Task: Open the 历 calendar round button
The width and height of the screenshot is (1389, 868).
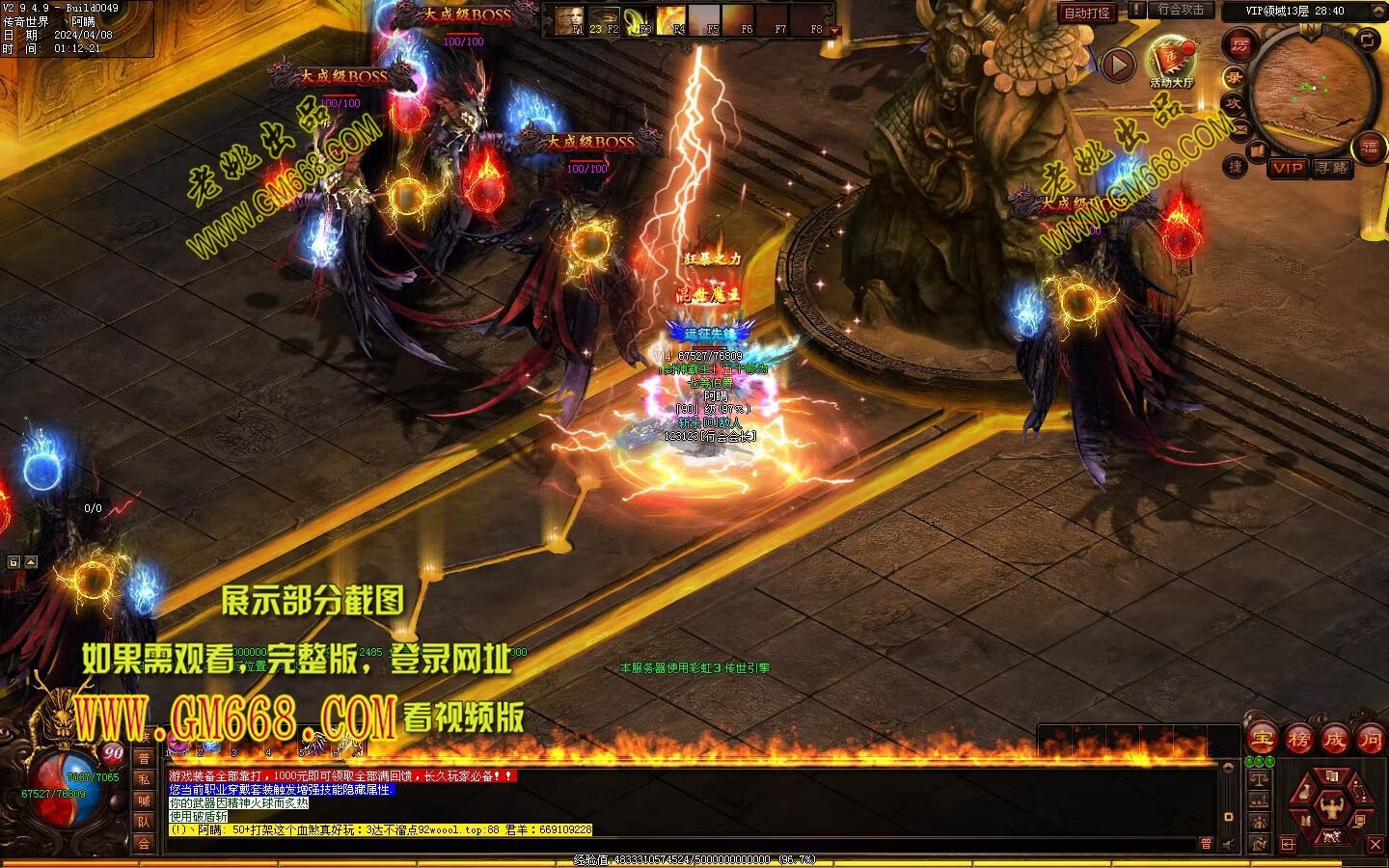Action: [x=1240, y=45]
